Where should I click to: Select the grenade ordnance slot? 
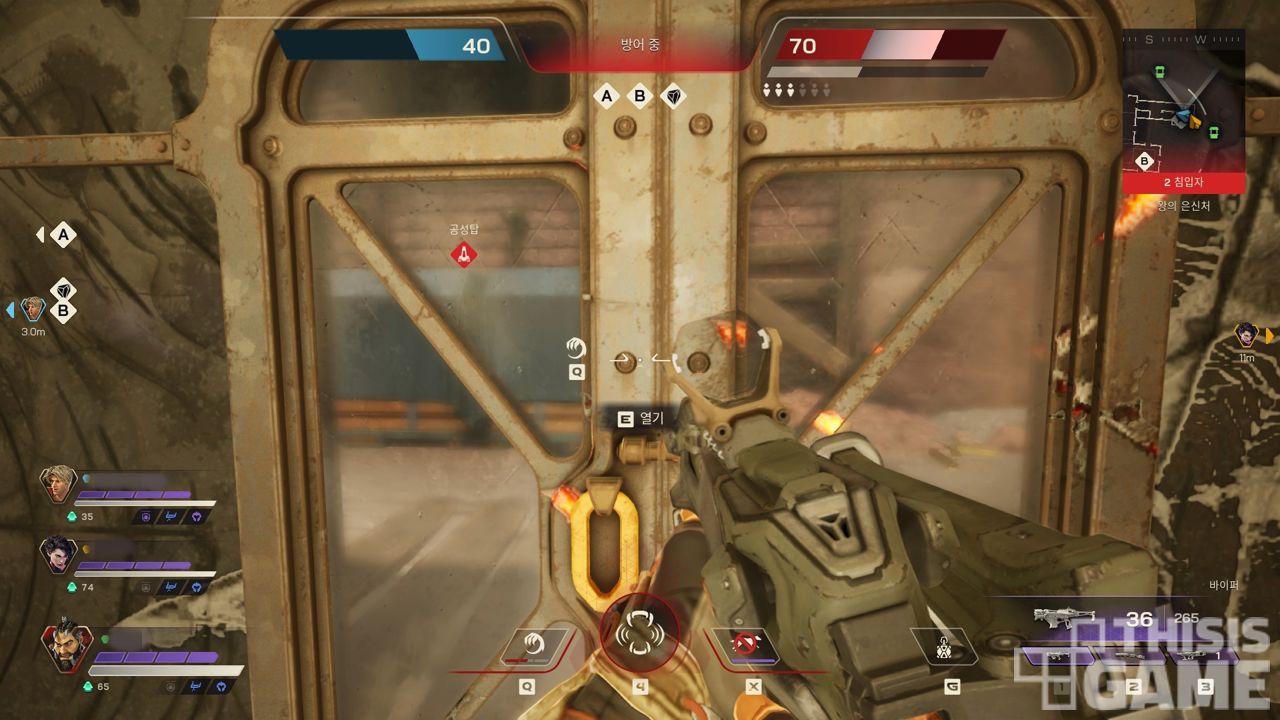tap(943, 649)
